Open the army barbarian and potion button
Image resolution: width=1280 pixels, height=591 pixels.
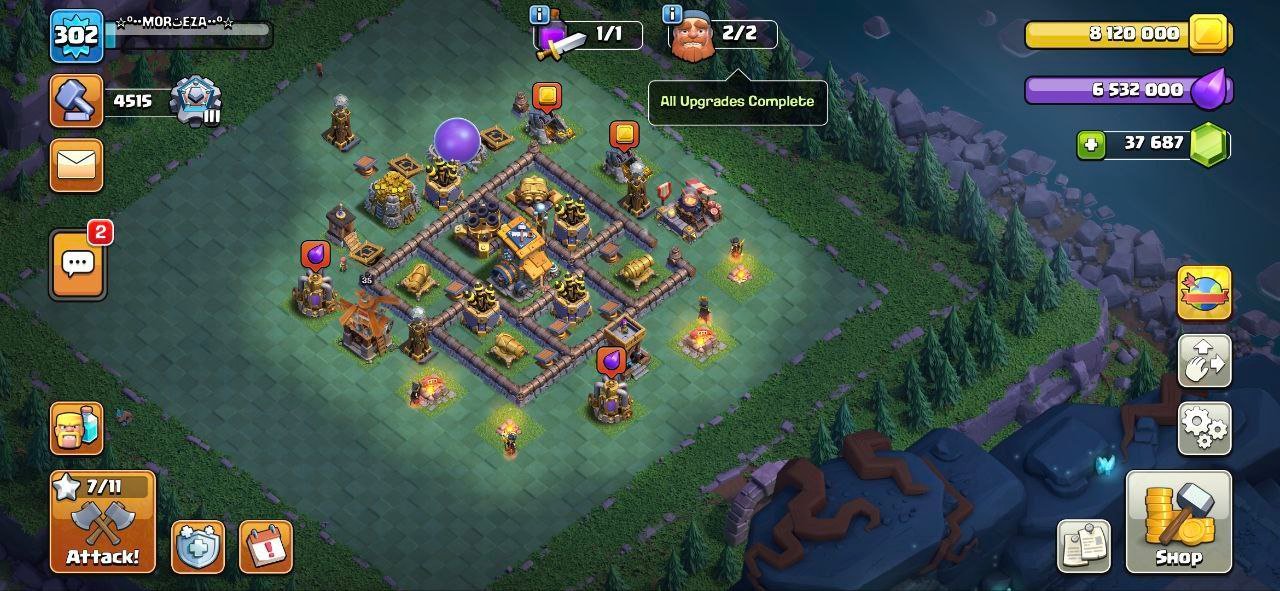(x=76, y=428)
